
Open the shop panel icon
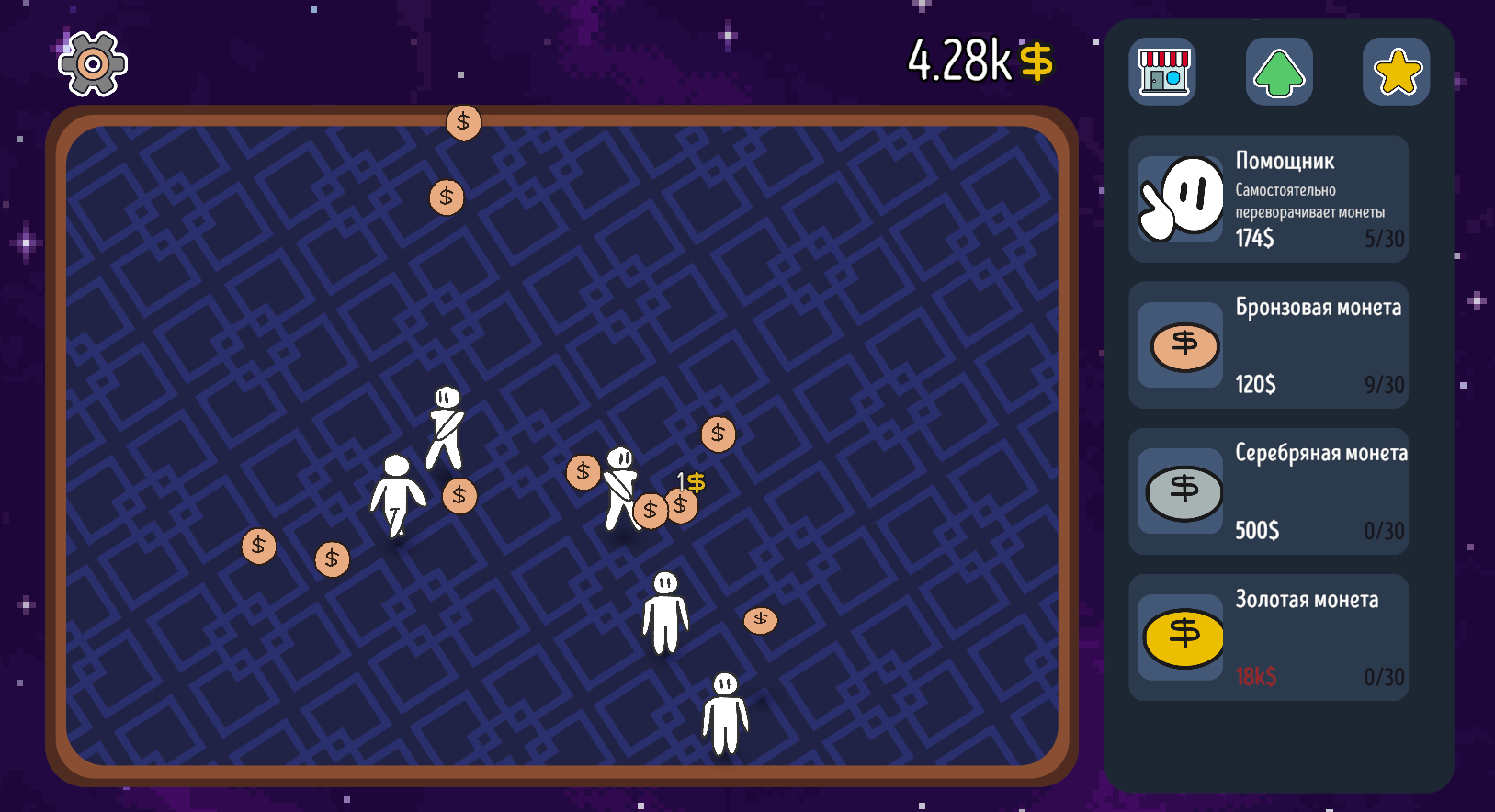[x=1161, y=72]
